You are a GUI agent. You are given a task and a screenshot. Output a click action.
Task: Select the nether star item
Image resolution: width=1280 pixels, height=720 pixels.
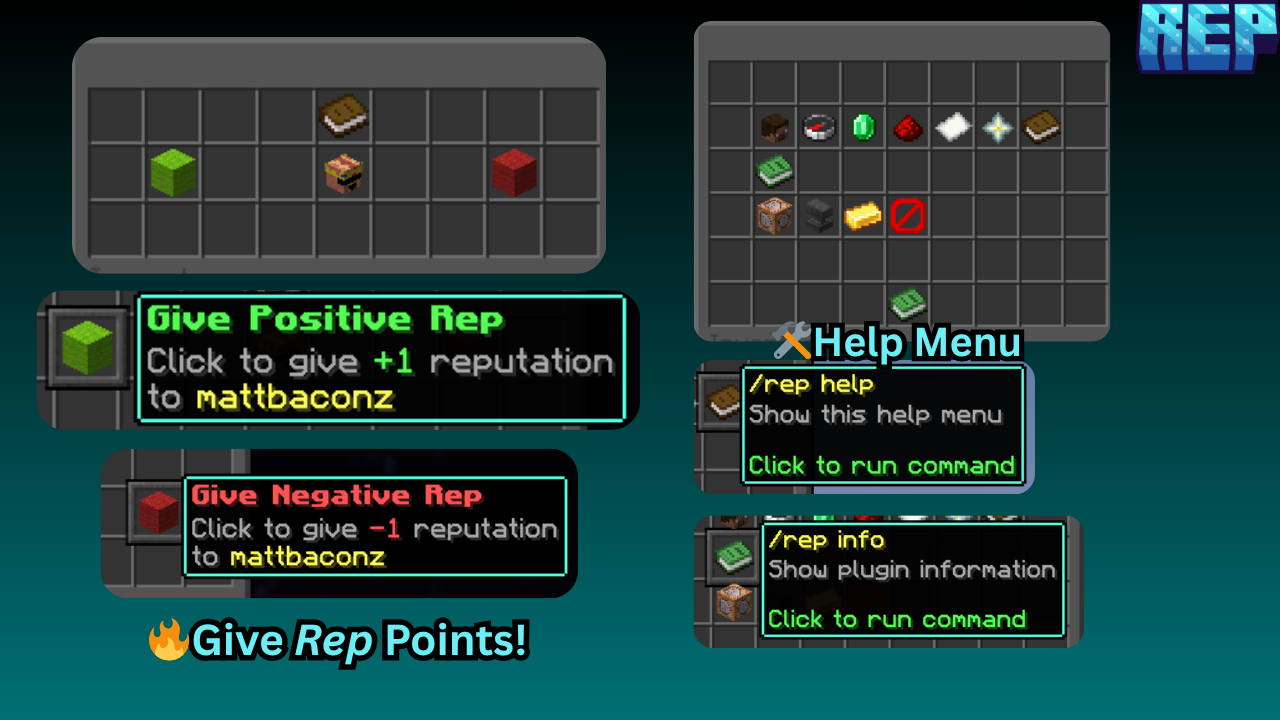[x=996, y=128]
